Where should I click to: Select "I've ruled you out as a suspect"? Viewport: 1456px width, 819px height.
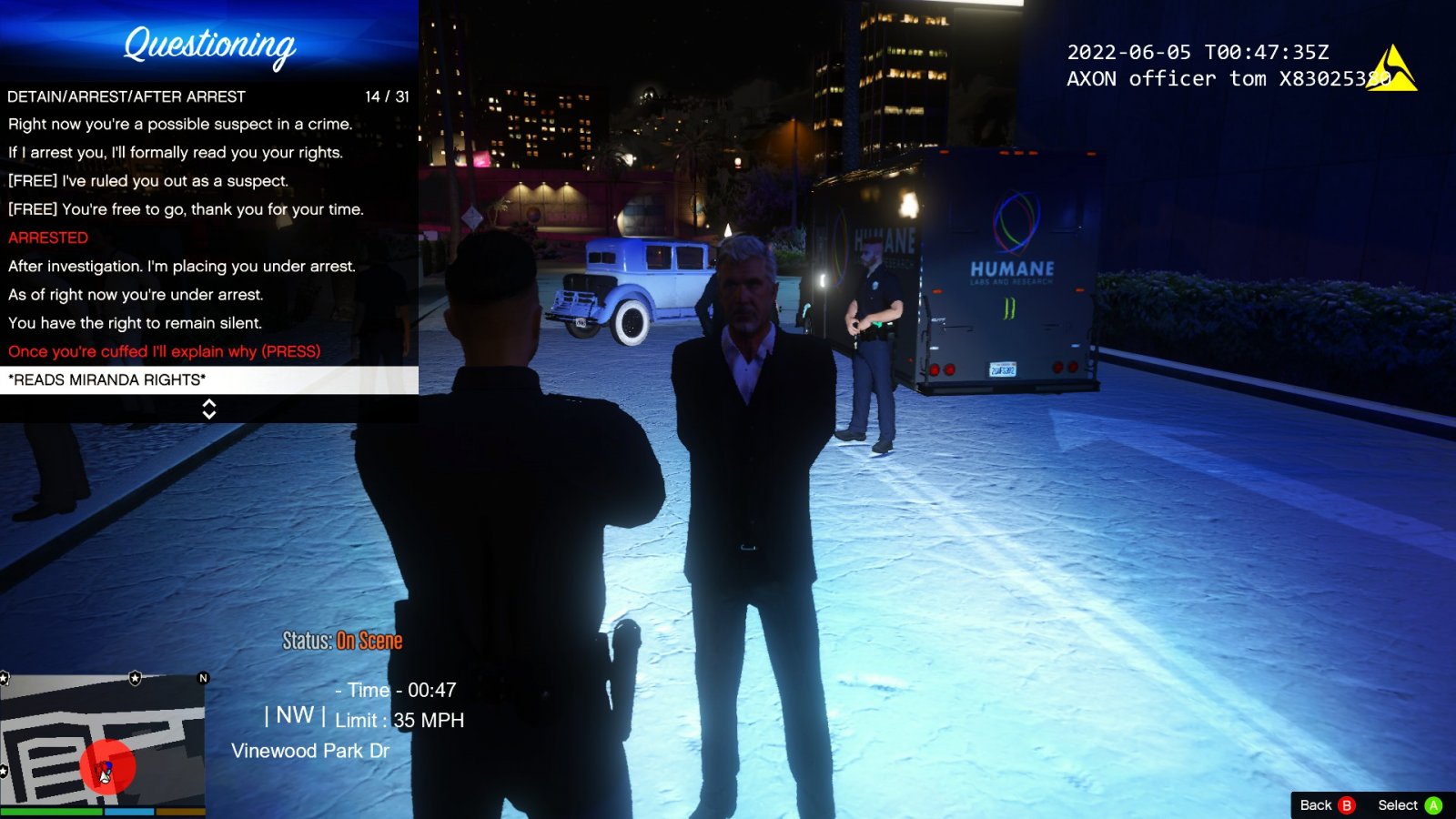(148, 180)
